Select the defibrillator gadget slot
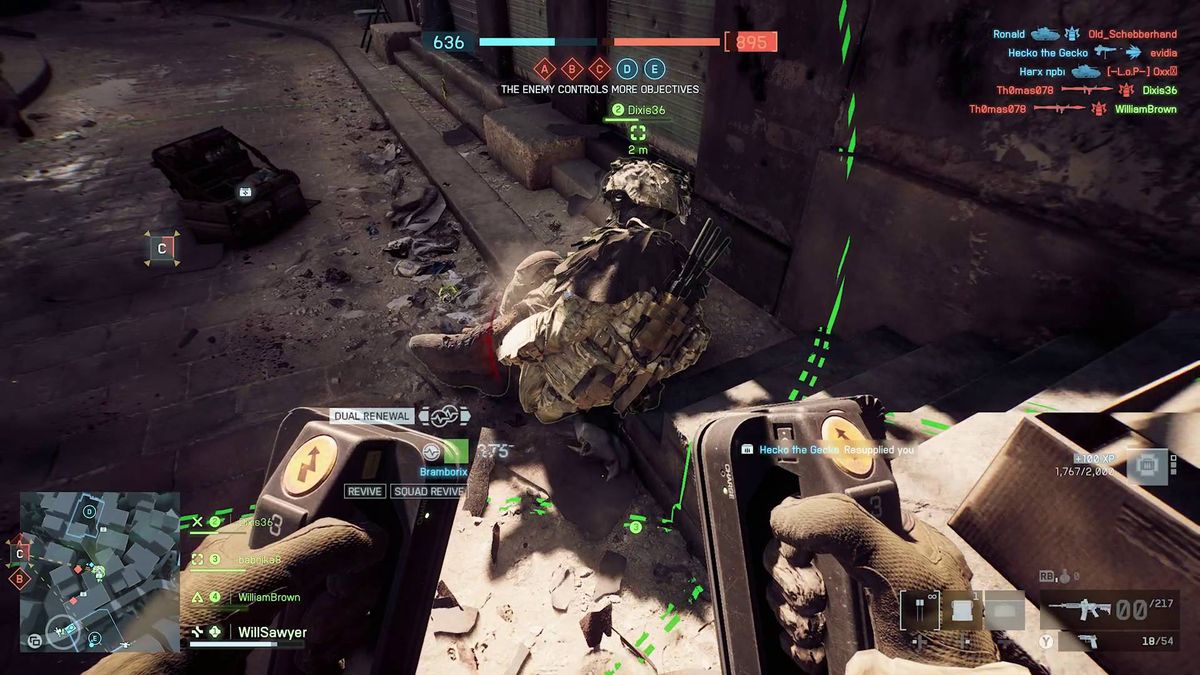 point(918,610)
